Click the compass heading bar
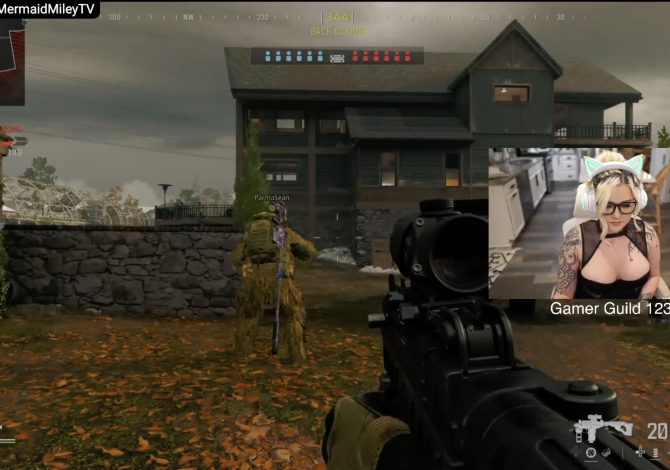670x470 pixels. click(337, 17)
